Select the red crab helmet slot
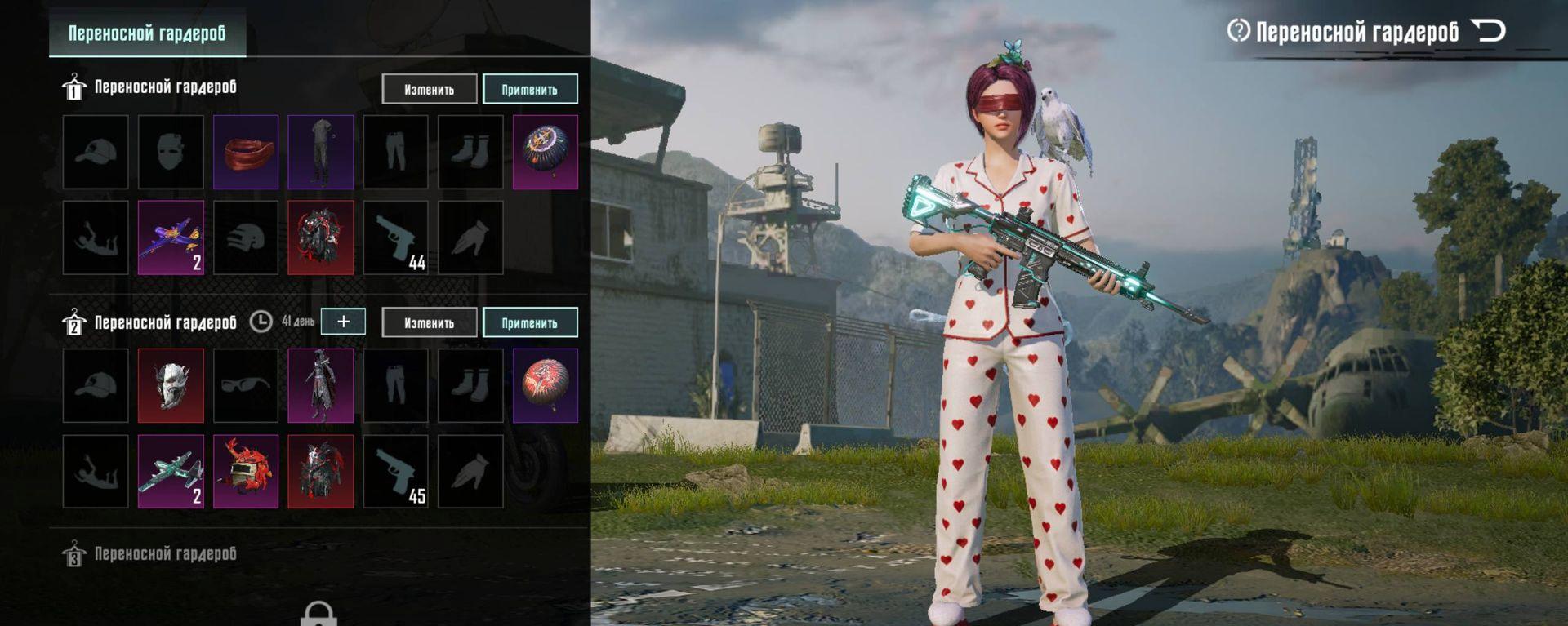This screenshot has width=1568, height=626. 246,471
